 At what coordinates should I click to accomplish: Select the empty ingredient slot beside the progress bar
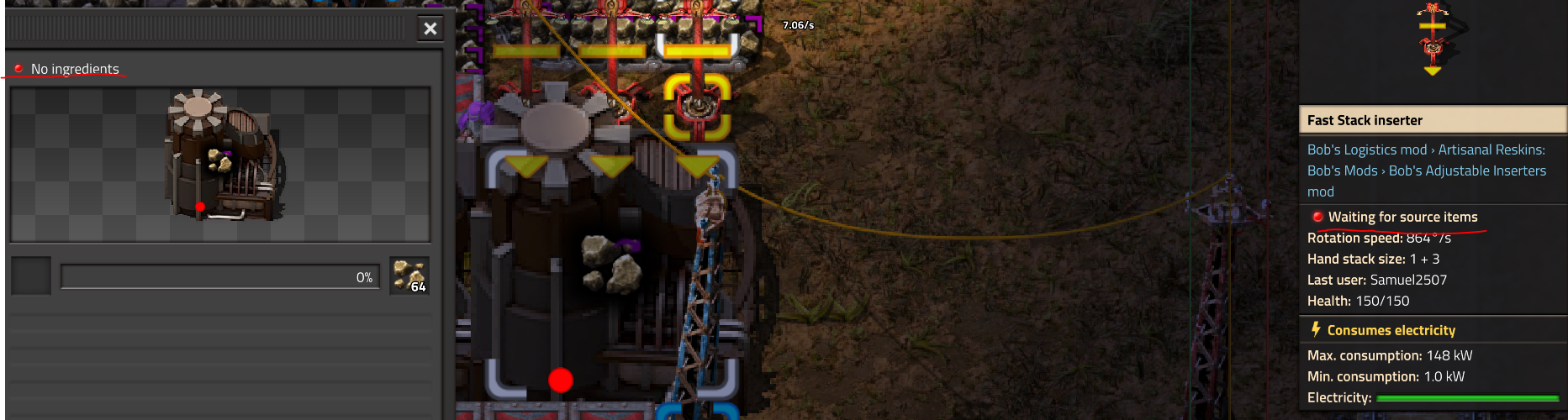[31, 276]
